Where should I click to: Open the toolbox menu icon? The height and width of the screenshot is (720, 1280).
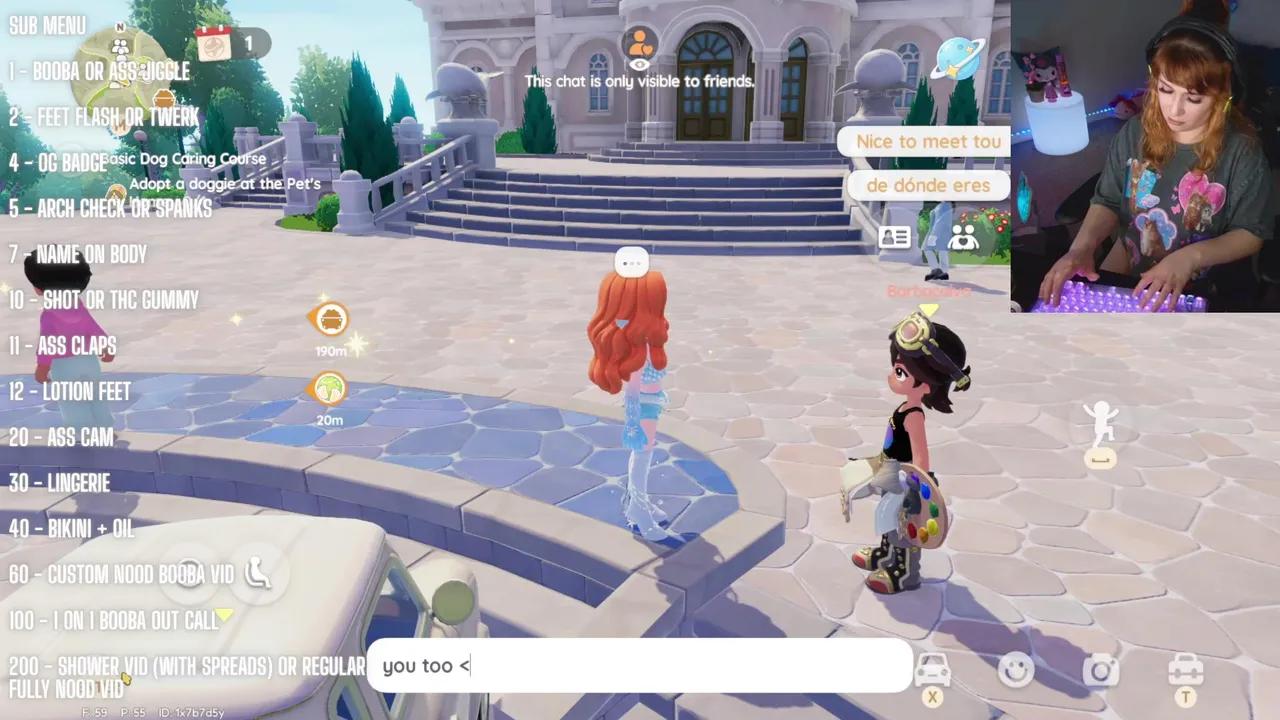(x=1186, y=670)
